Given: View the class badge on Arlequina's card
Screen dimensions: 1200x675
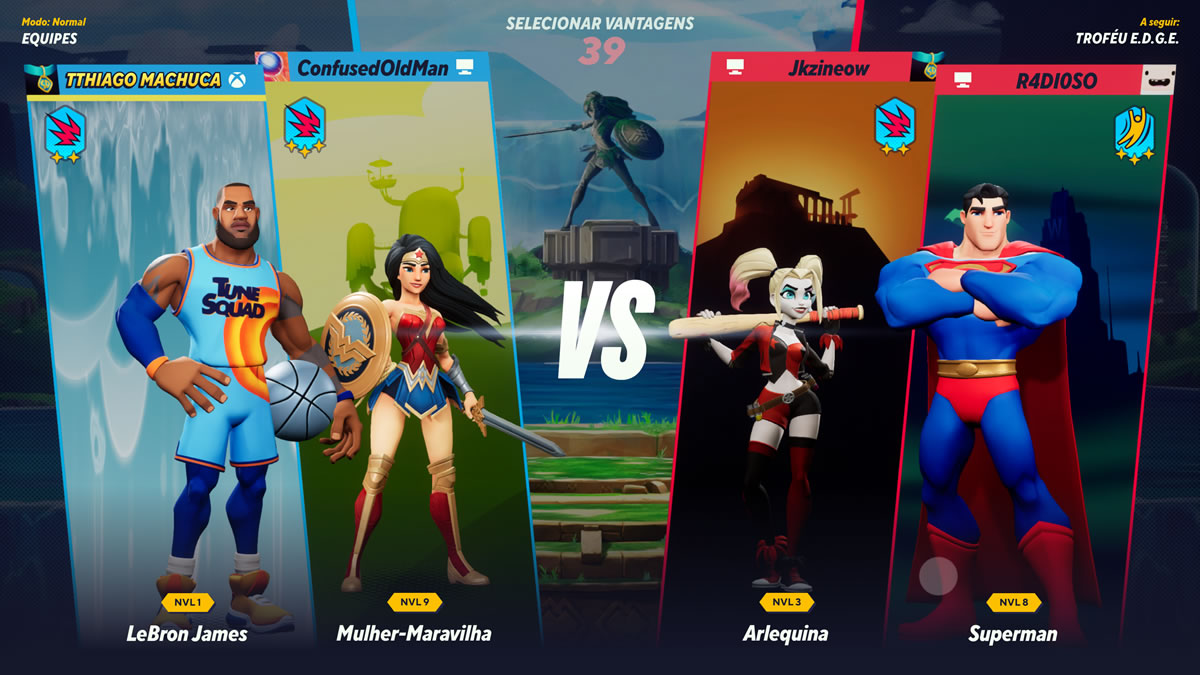Looking at the screenshot, I should point(895,127).
